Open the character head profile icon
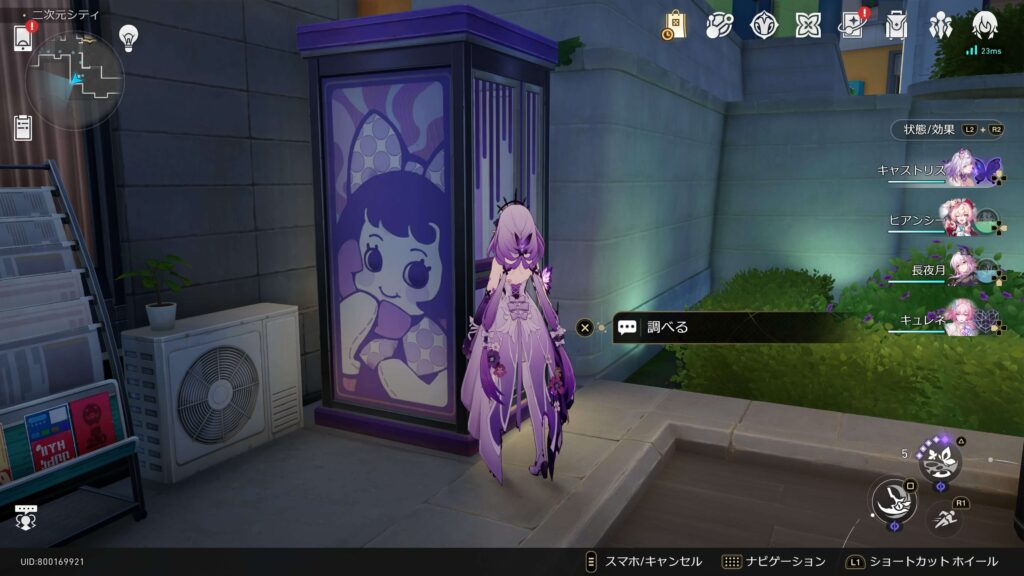Screen dimensions: 1024x576 984,25
